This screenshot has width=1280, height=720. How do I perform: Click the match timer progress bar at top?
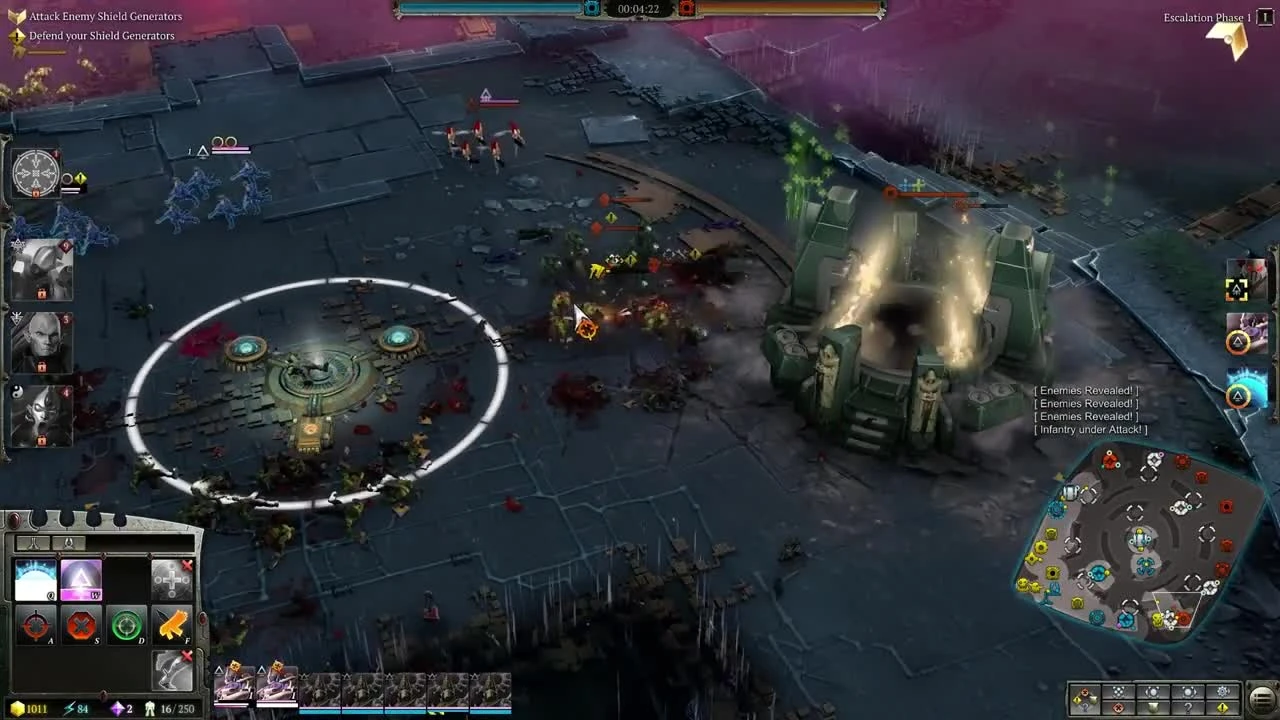coord(640,10)
